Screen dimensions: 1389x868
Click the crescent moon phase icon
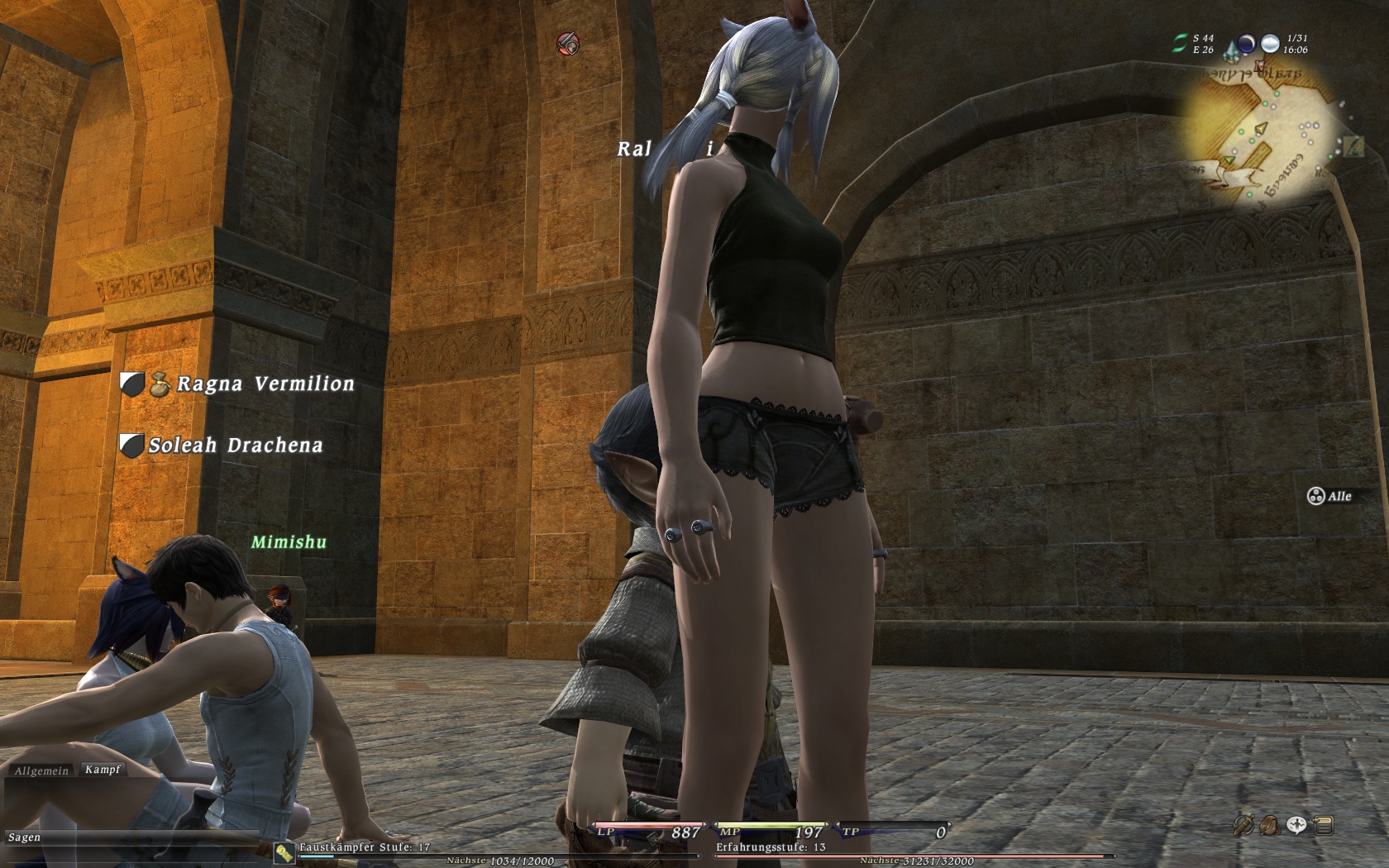coord(1246,44)
